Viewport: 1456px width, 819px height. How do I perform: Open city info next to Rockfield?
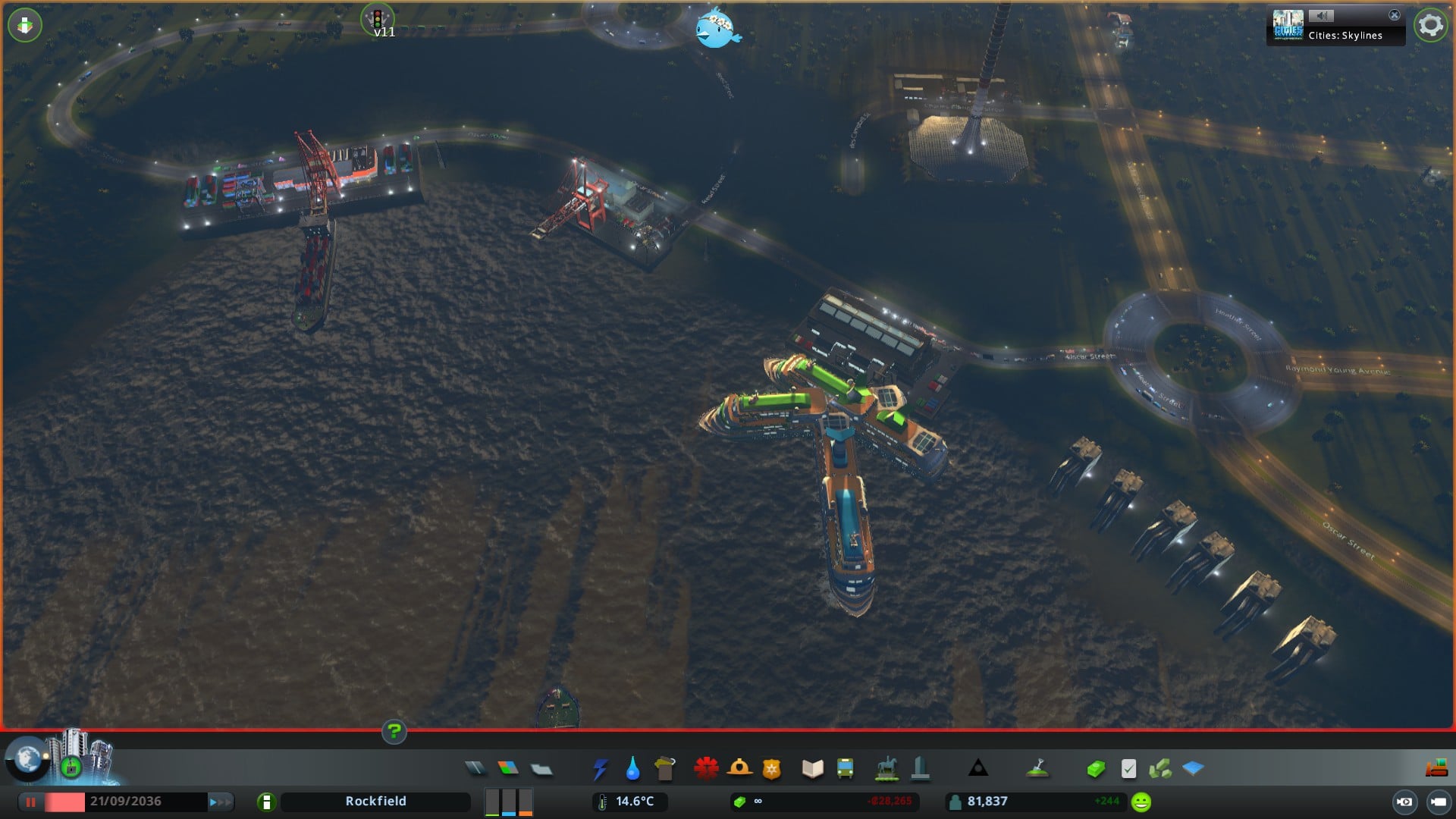point(266,802)
